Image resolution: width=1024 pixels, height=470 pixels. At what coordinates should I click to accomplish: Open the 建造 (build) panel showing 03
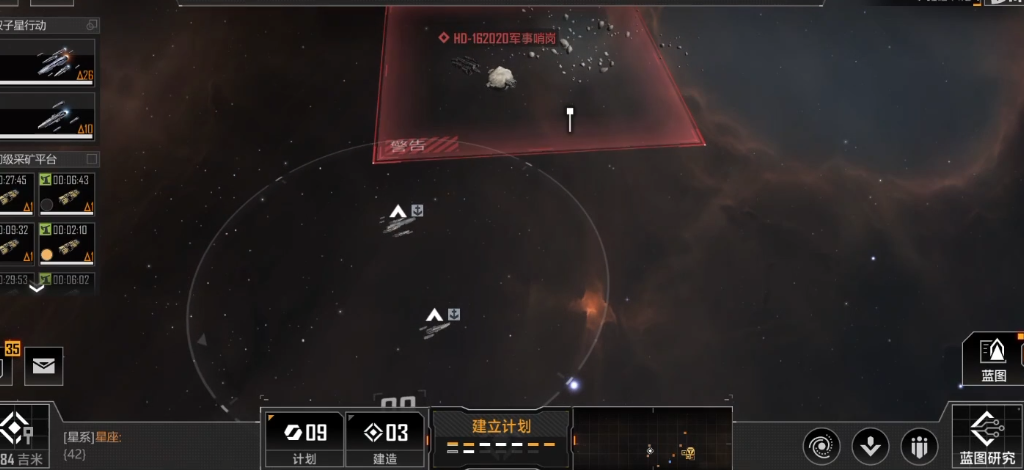click(x=385, y=438)
